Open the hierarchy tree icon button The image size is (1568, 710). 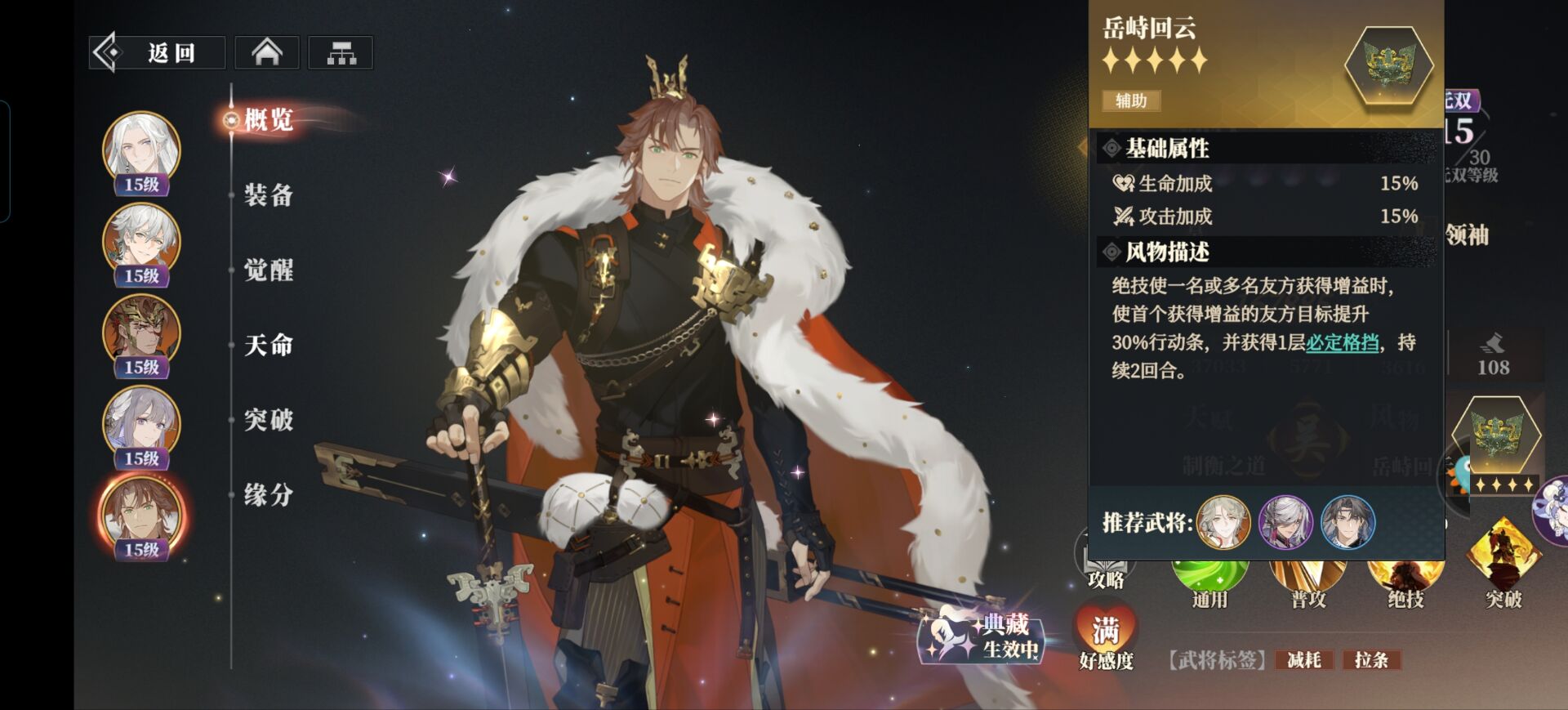pos(341,53)
